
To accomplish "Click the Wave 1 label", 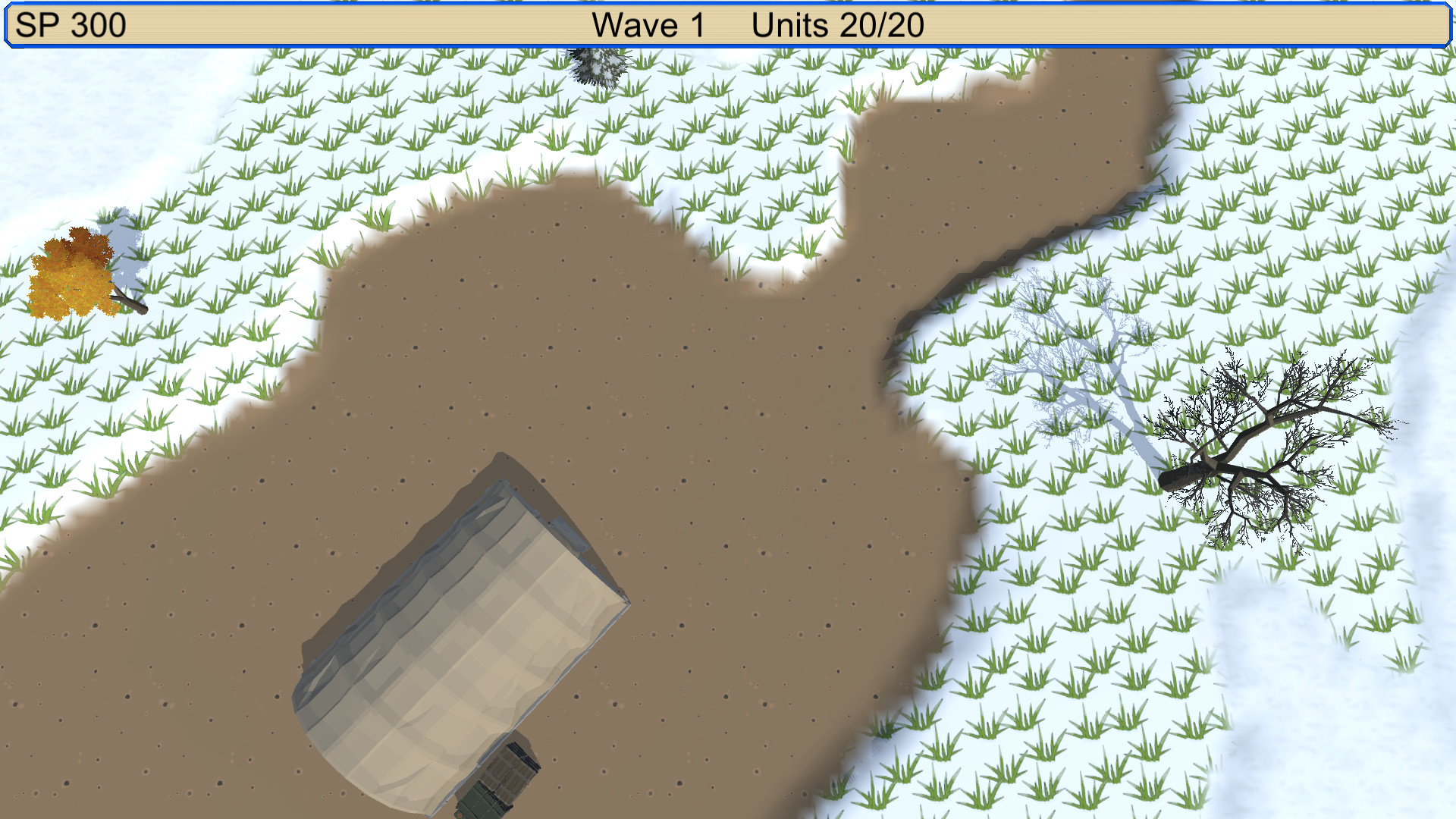I will click(x=647, y=25).
